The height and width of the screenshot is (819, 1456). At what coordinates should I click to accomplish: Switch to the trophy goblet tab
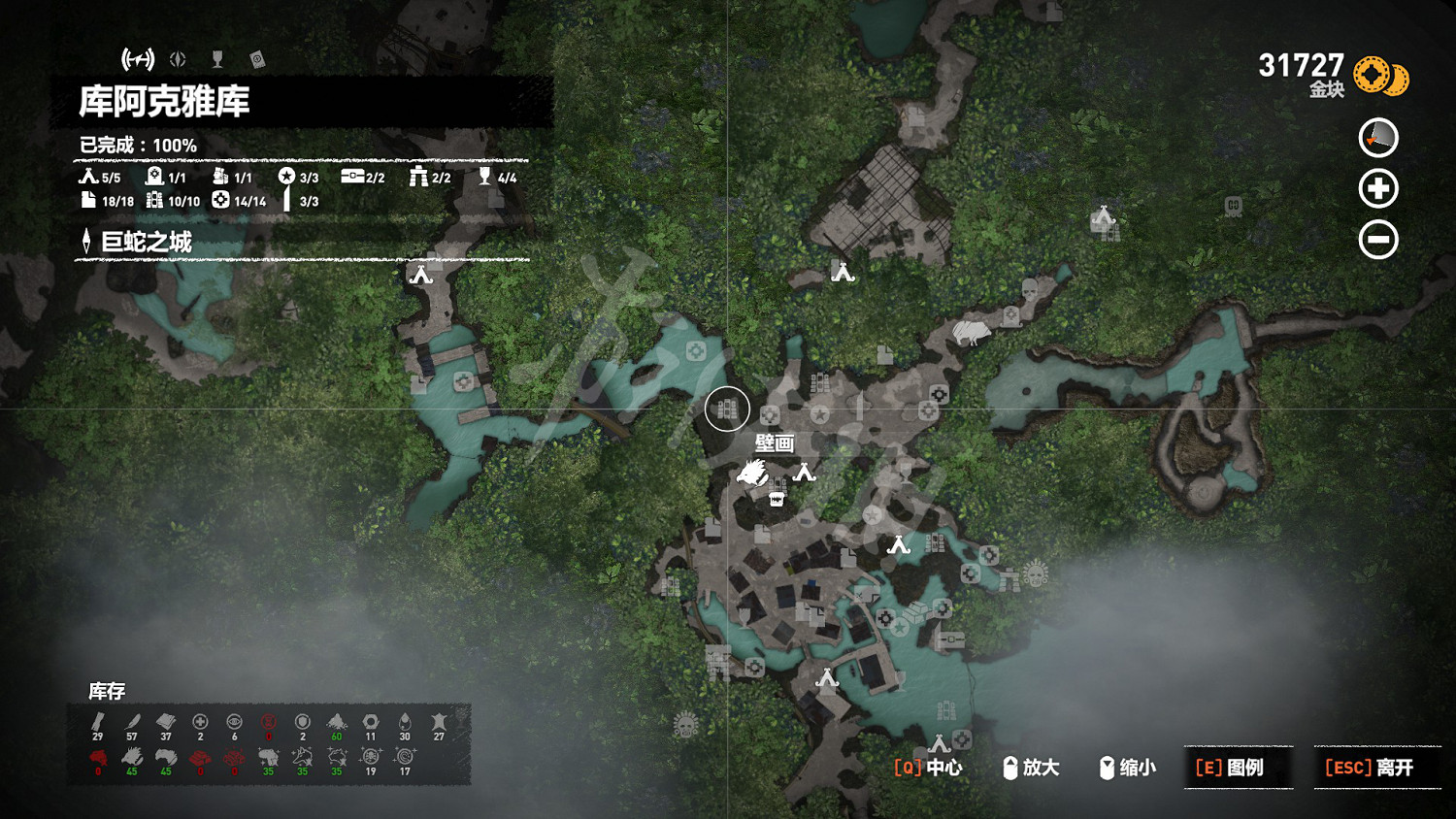217,60
